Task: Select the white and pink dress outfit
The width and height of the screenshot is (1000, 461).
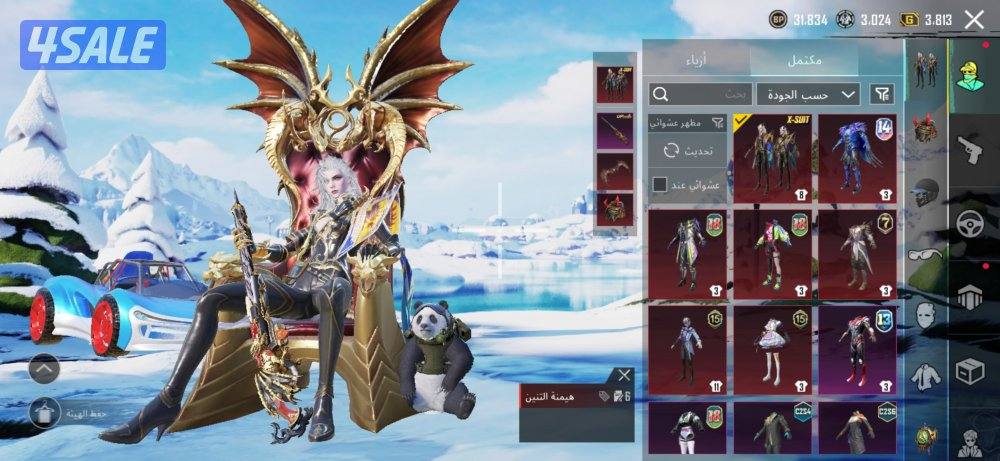Action: (772, 351)
